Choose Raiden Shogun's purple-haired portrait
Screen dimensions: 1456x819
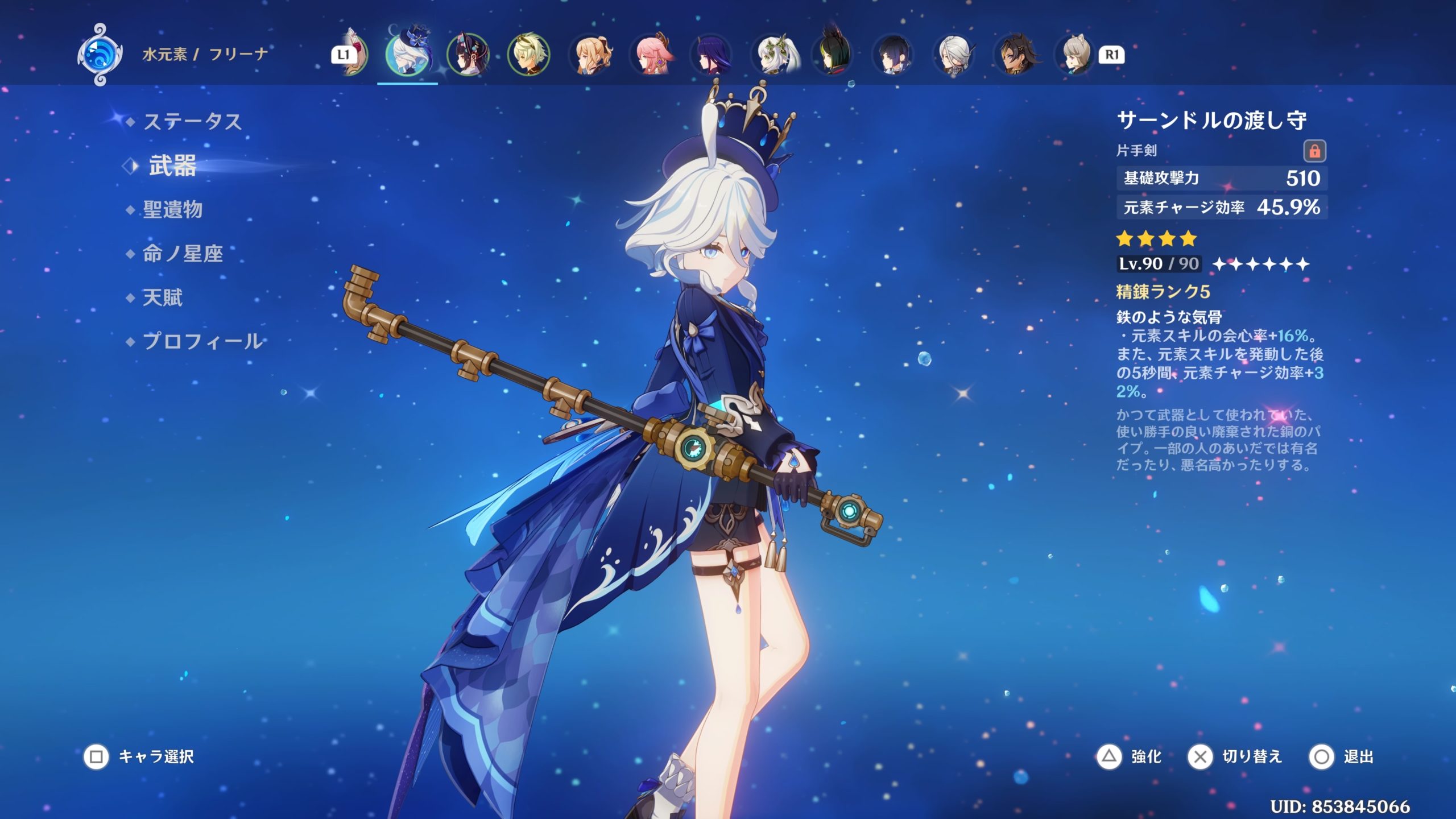point(712,55)
